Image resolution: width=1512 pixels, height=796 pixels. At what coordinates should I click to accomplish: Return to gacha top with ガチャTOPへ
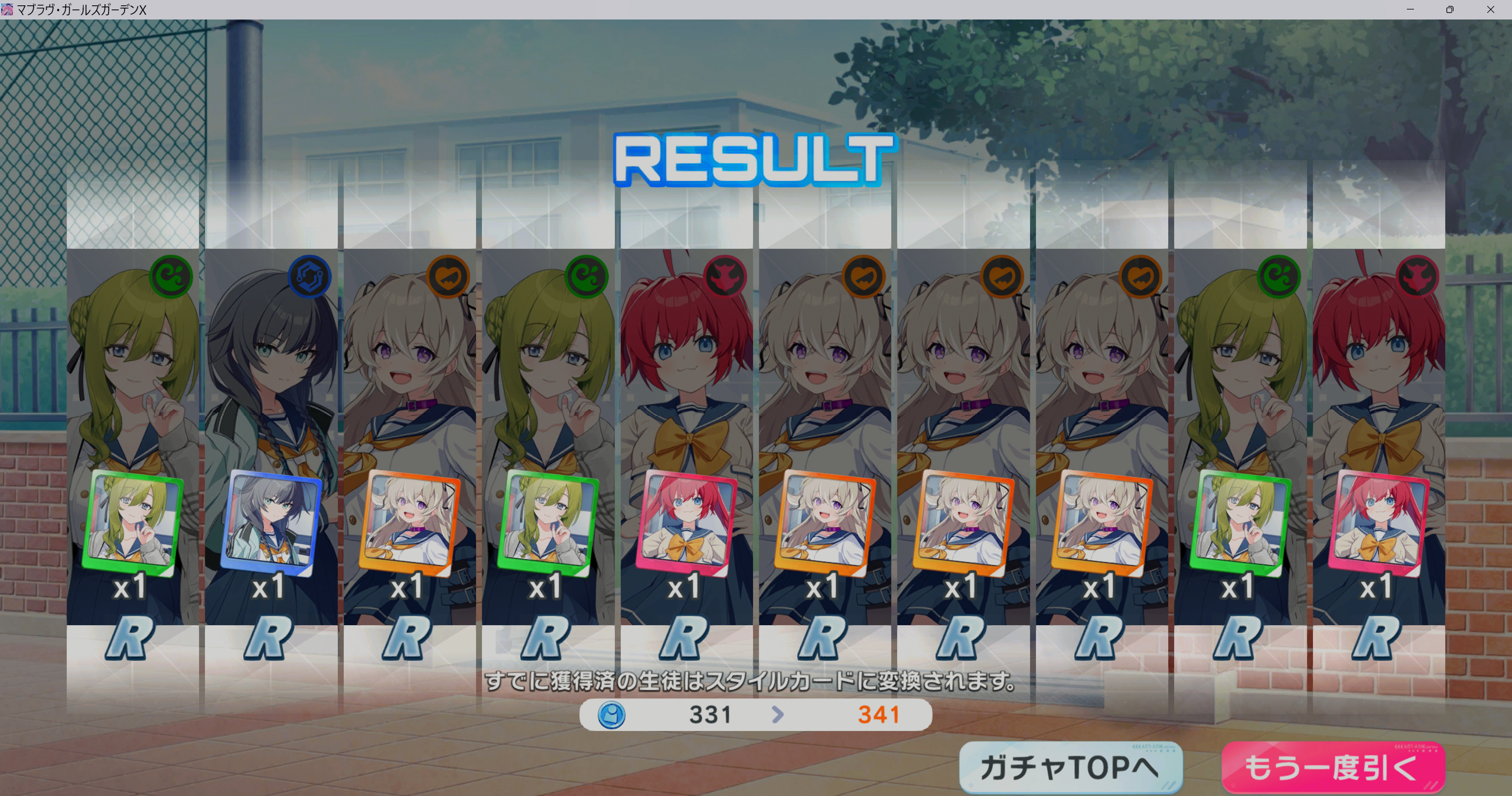[x=1070, y=767]
